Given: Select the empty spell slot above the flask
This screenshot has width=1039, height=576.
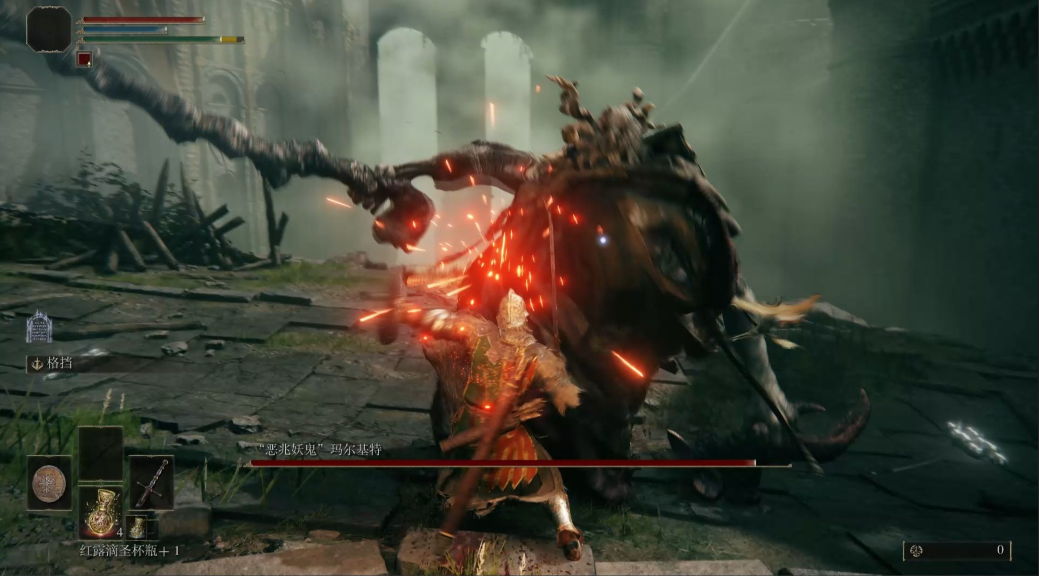Looking at the screenshot, I should [100, 454].
